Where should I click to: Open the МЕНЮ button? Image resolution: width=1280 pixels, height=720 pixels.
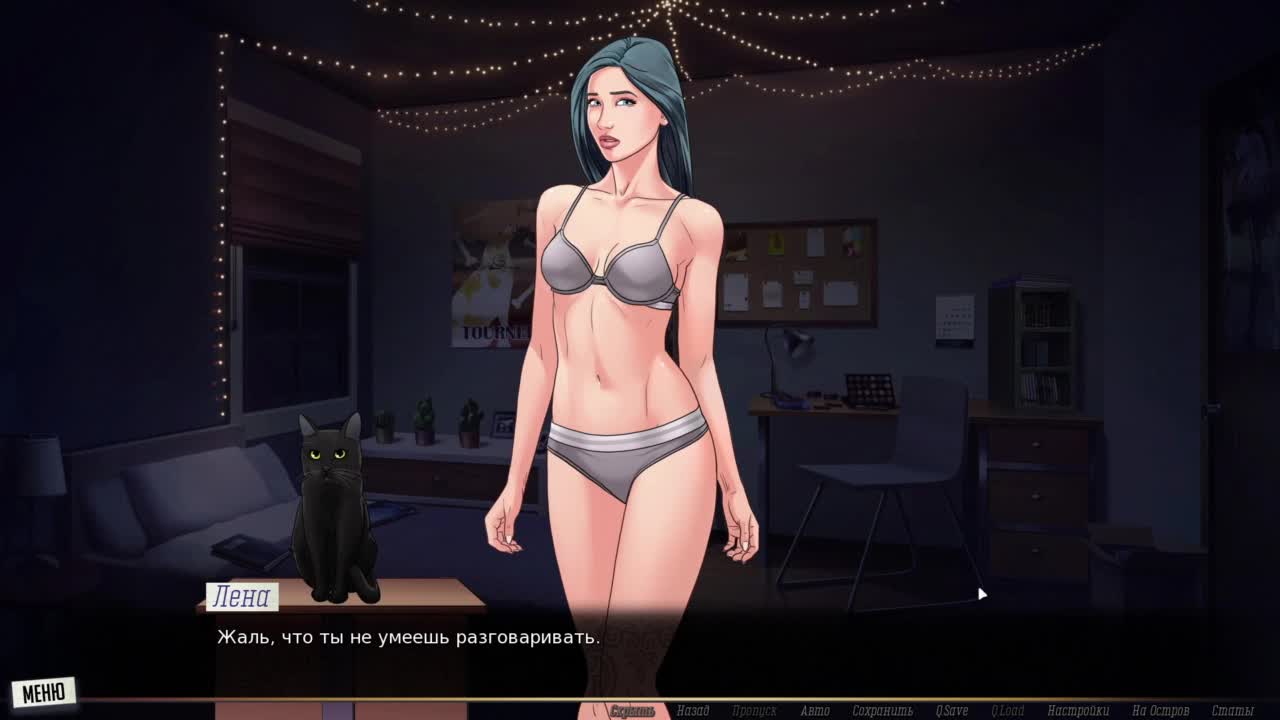(x=44, y=691)
